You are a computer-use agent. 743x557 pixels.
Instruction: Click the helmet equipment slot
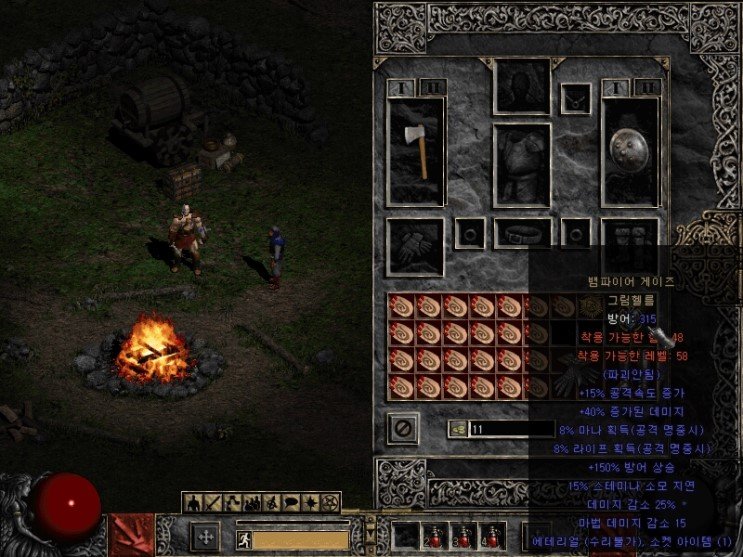(x=522, y=86)
